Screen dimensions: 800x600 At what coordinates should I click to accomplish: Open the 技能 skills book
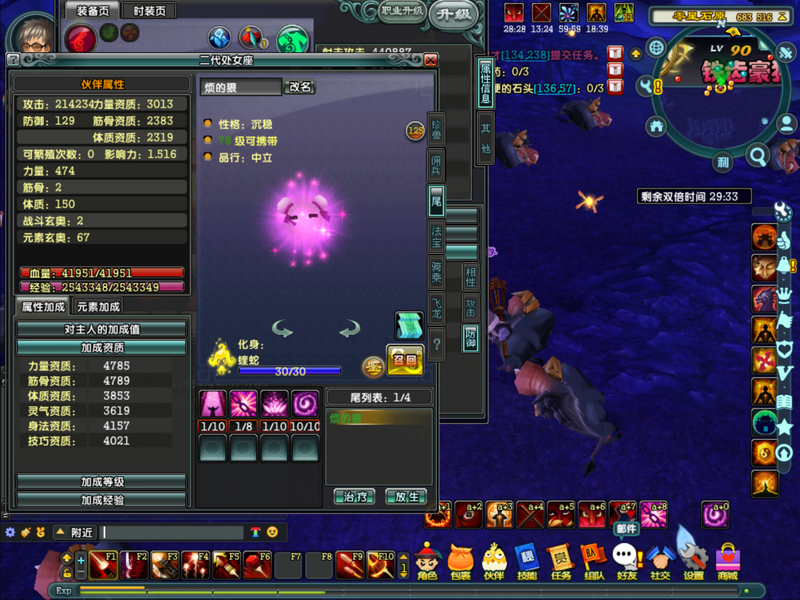(x=527, y=561)
